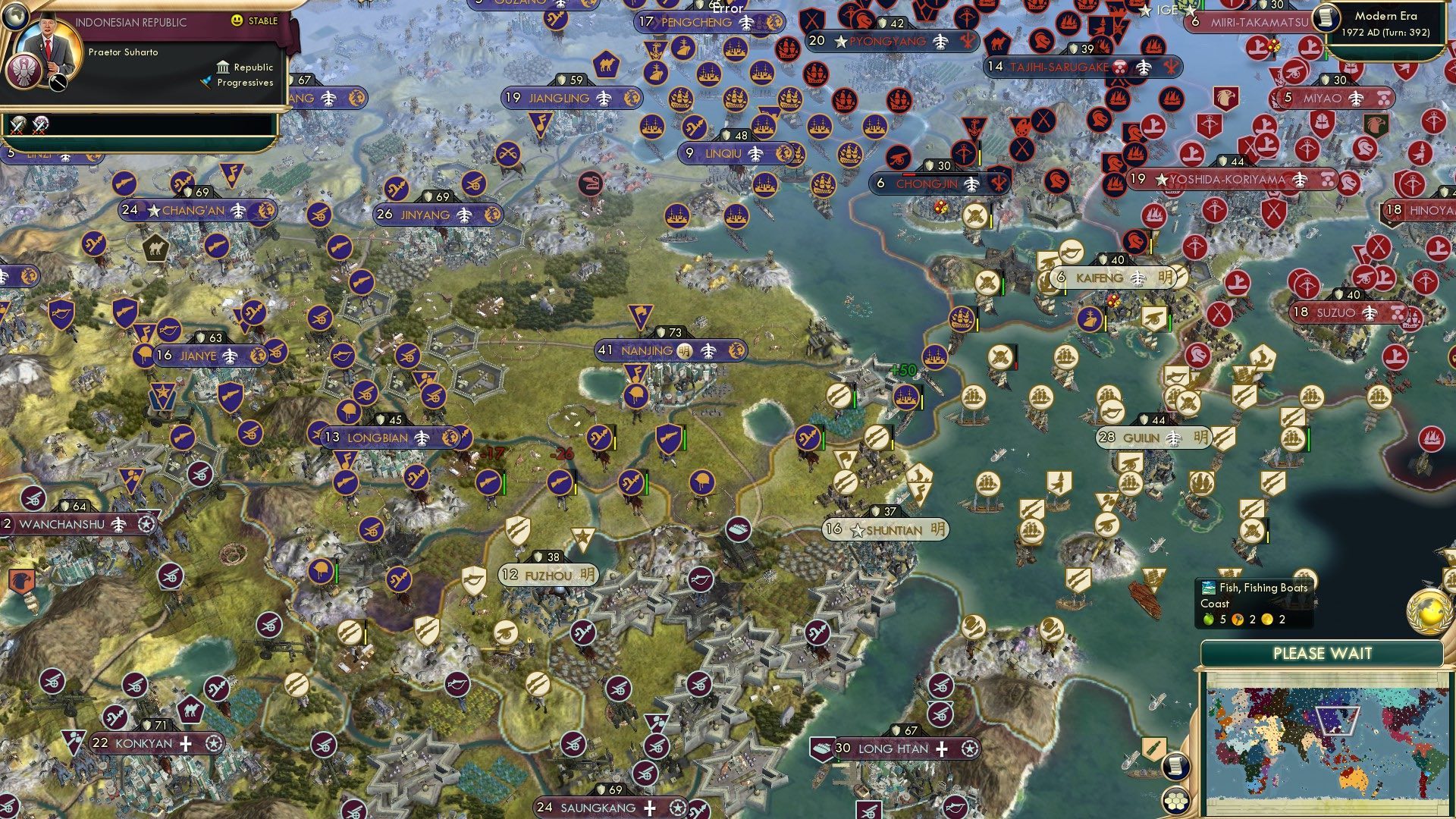Open the Republic government building icon

click(224, 67)
